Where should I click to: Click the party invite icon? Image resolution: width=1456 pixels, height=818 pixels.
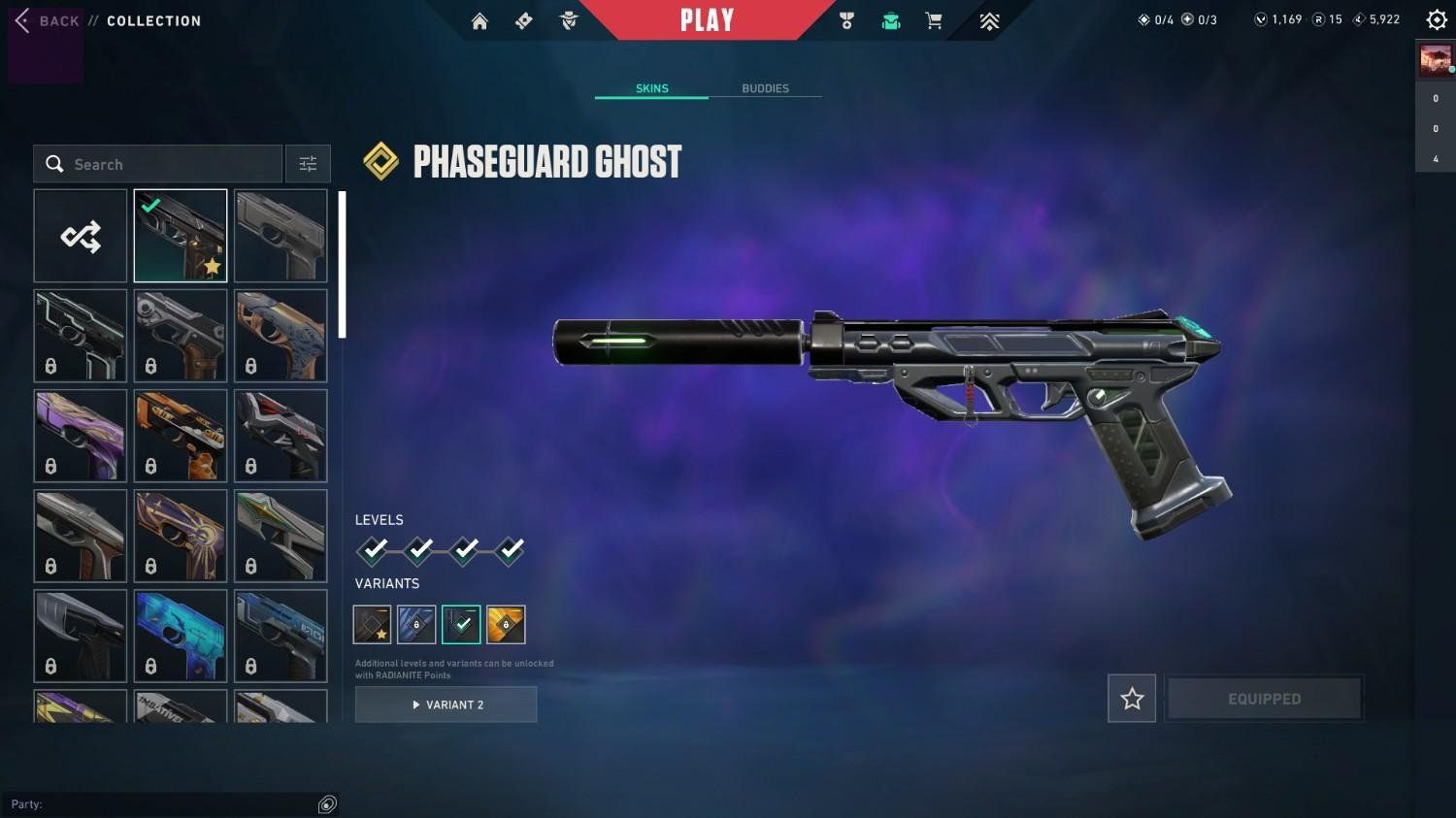point(327,803)
